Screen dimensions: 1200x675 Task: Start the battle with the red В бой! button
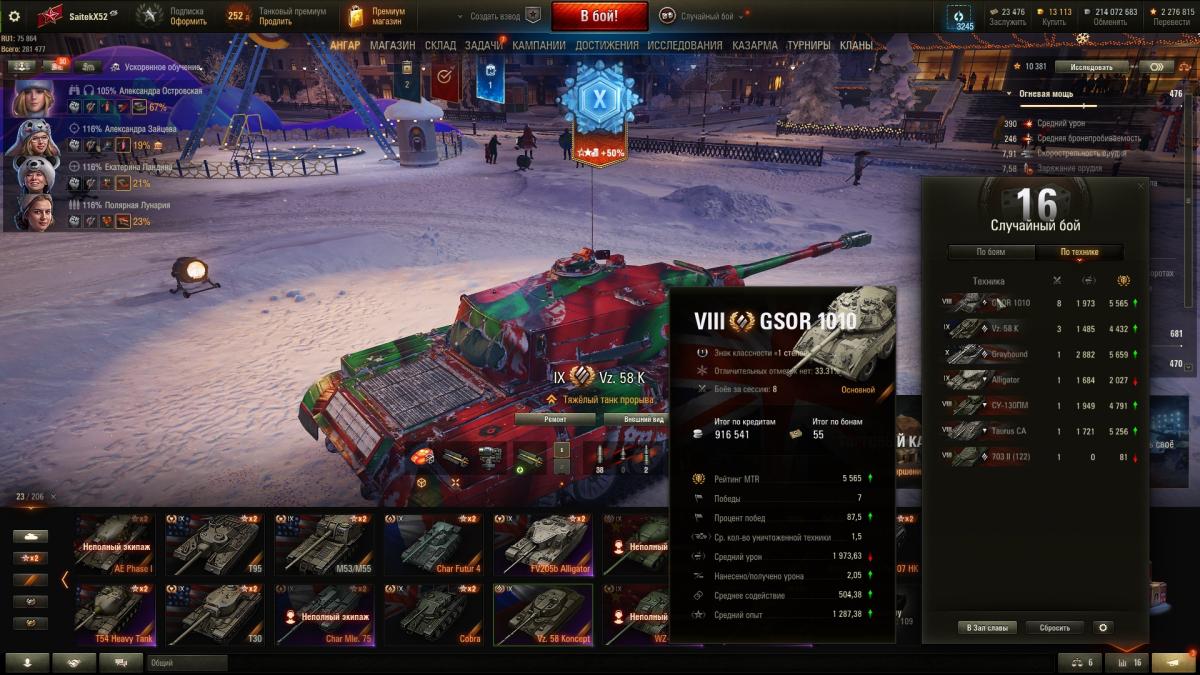(599, 16)
